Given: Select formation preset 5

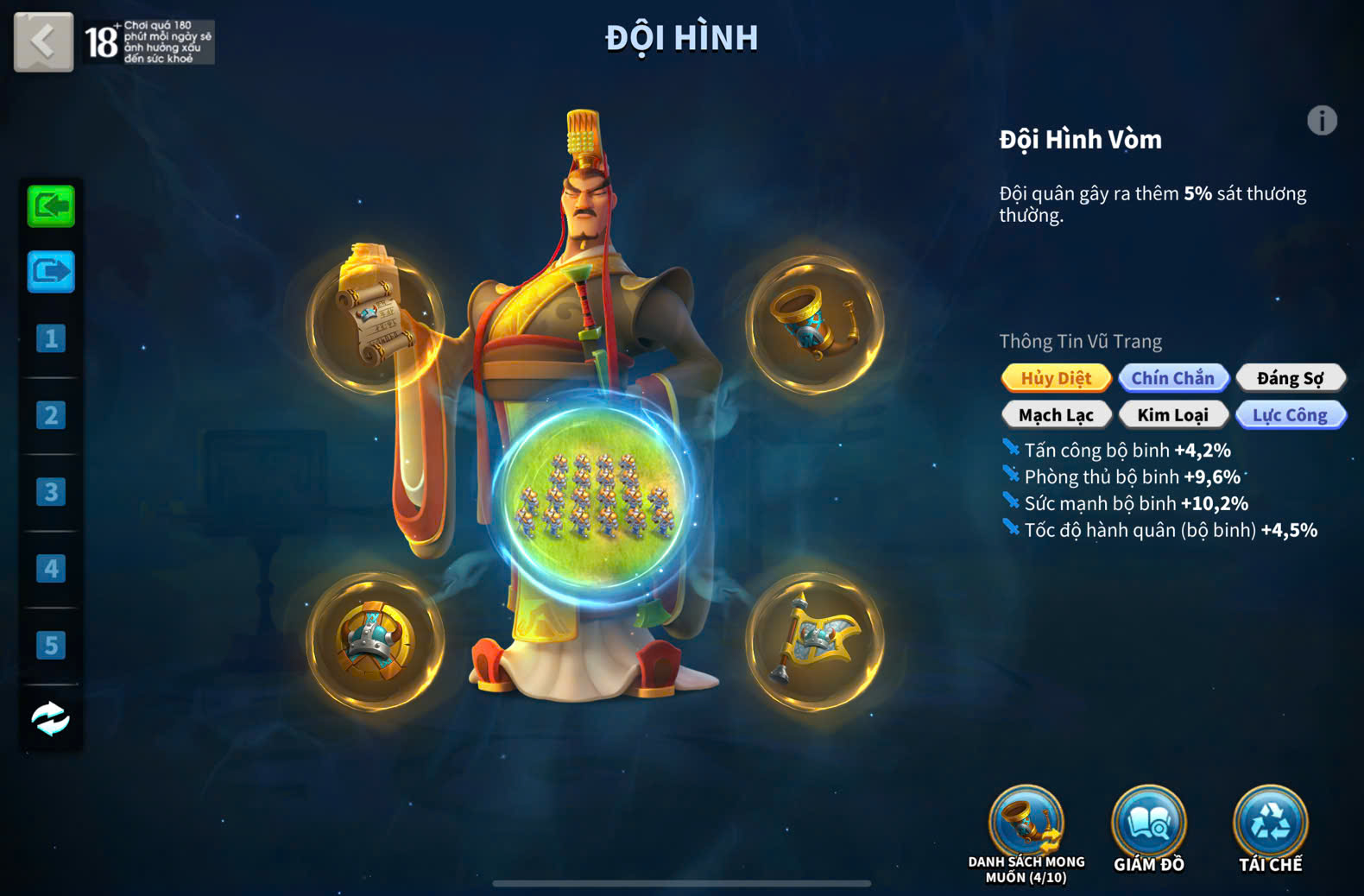Looking at the screenshot, I should pos(51,645).
